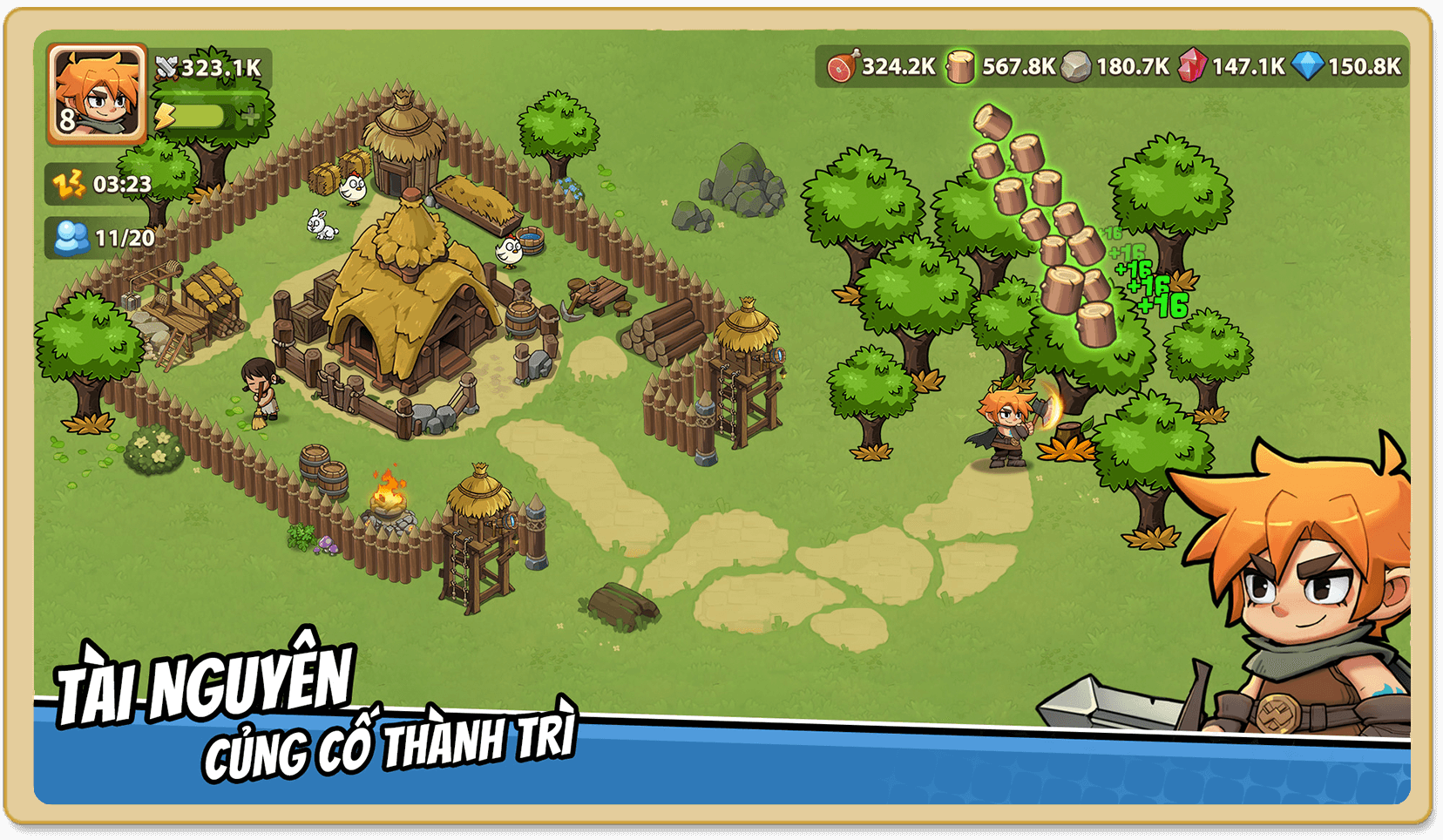Click the red ruby crystal icon

click(x=1191, y=66)
